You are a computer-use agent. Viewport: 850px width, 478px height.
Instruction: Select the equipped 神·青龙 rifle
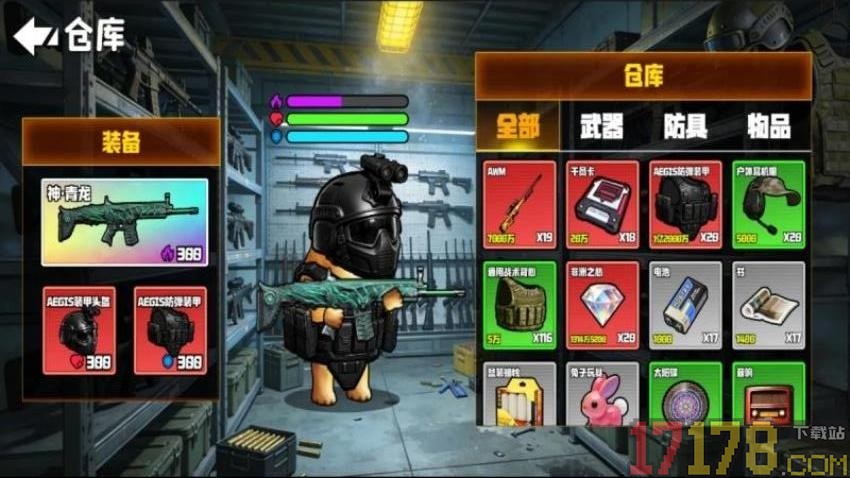tap(125, 222)
